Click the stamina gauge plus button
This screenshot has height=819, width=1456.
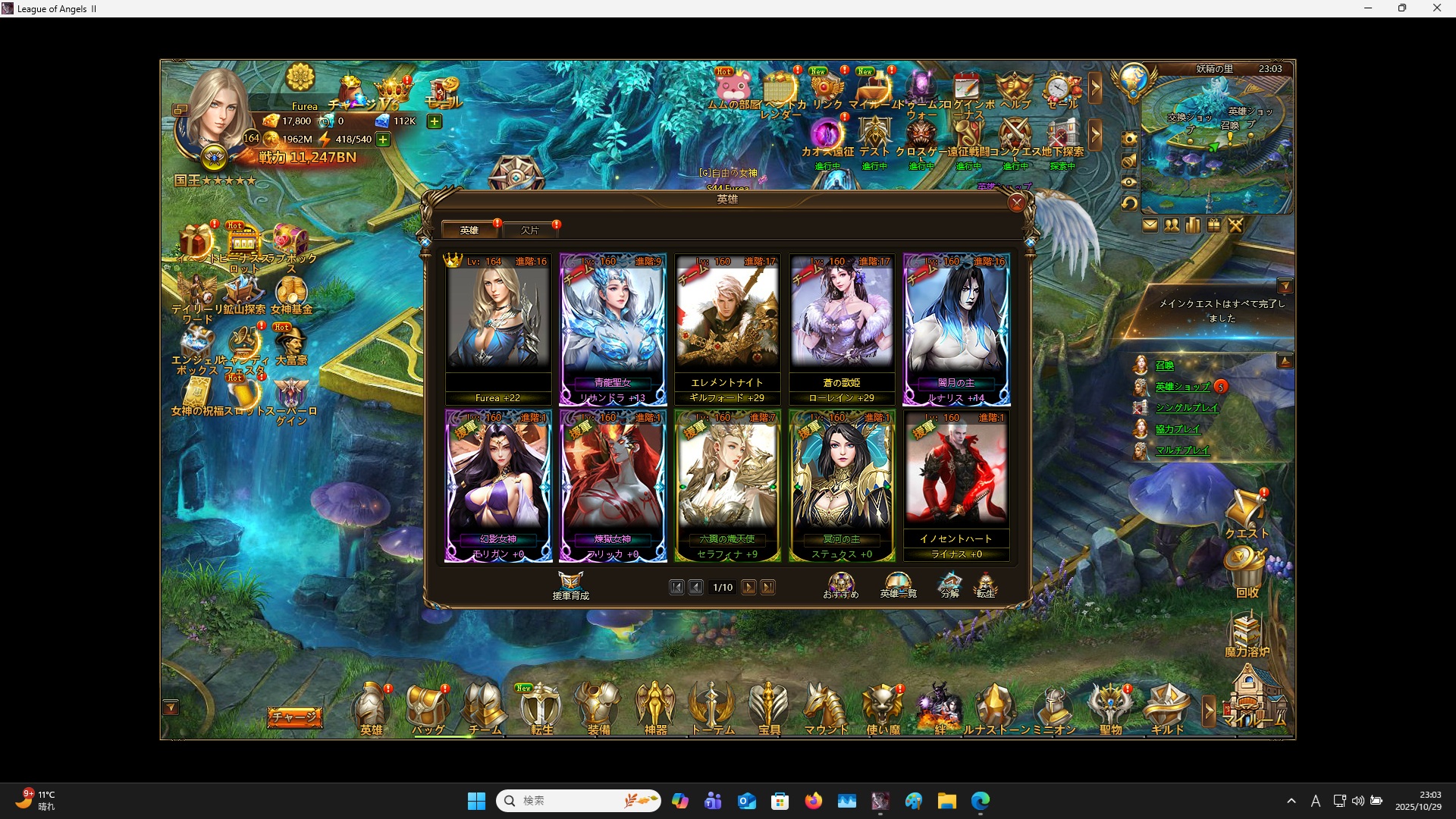(383, 139)
